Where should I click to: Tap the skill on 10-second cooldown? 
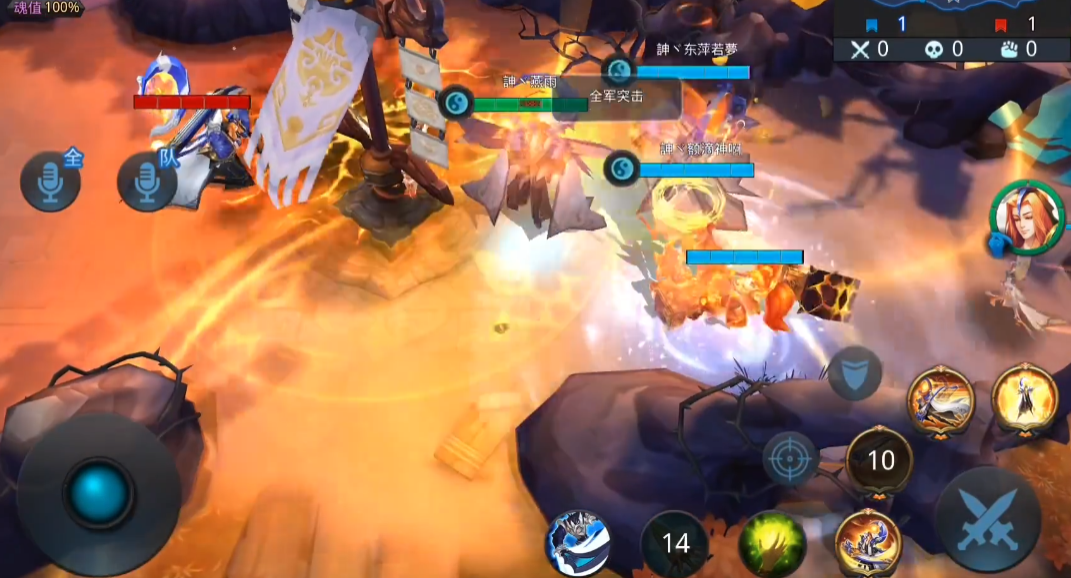pyautogui.click(x=879, y=461)
